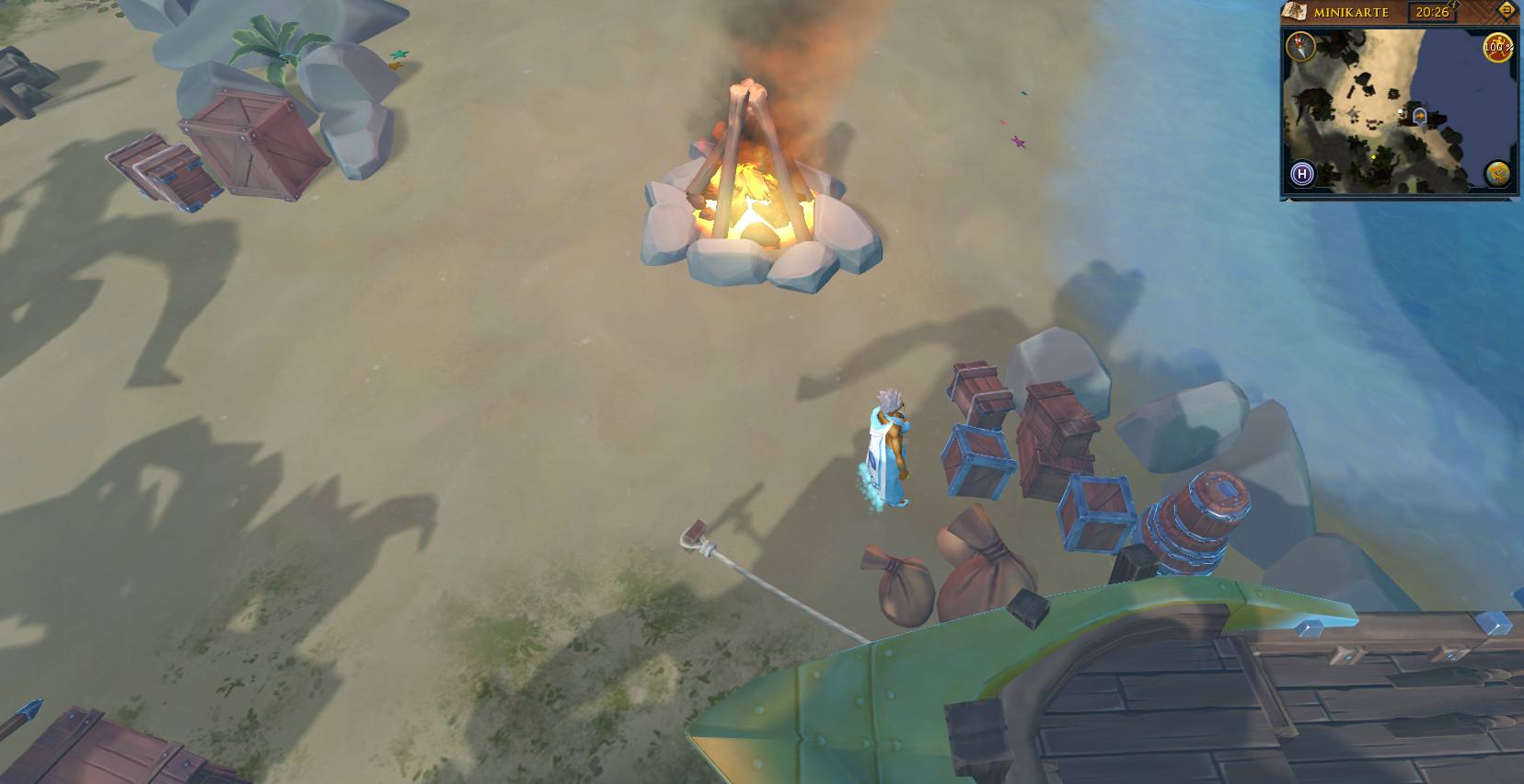Click the compass on the Minikarte
The width and height of the screenshot is (1524, 784).
coord(1300,45)
